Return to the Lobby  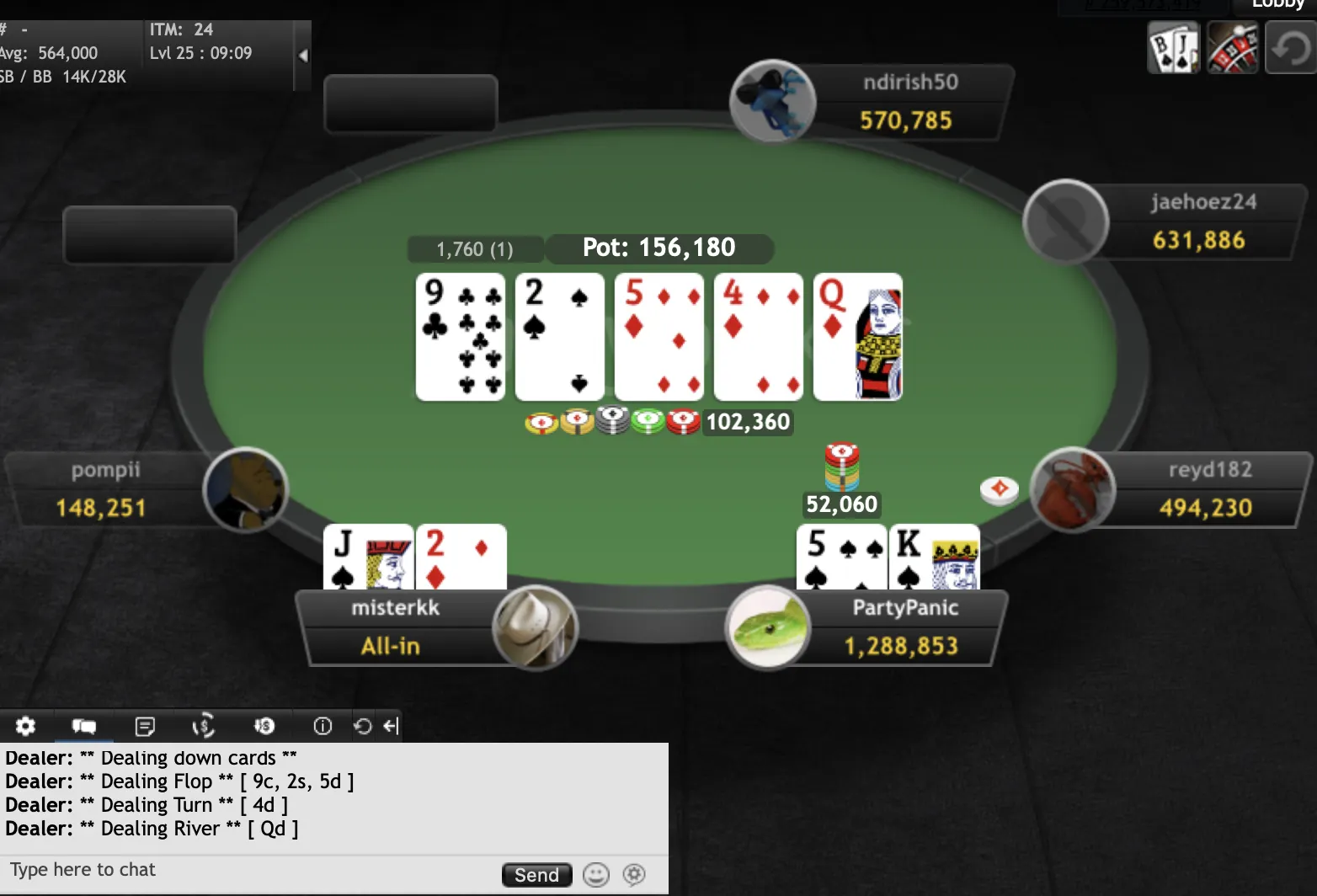click(1277, 5)
